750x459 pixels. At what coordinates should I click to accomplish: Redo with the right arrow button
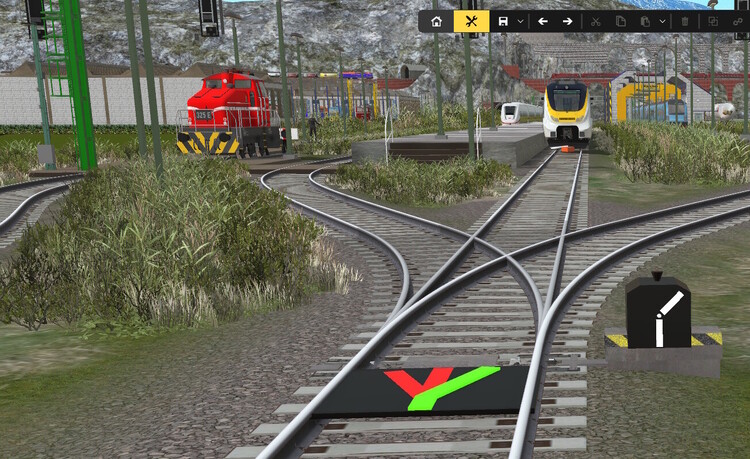567,21
